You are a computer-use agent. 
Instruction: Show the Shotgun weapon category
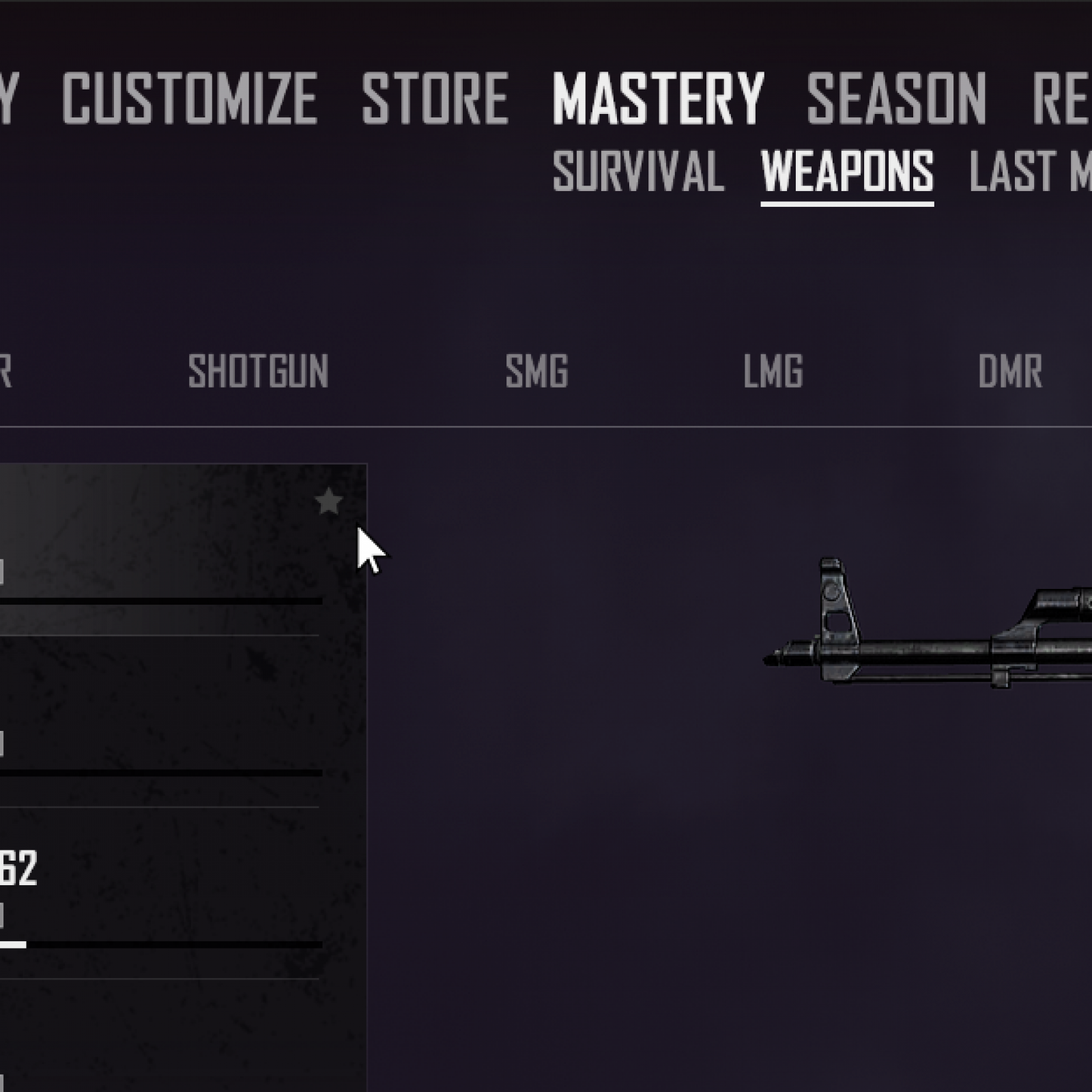[x=258, y=371]
